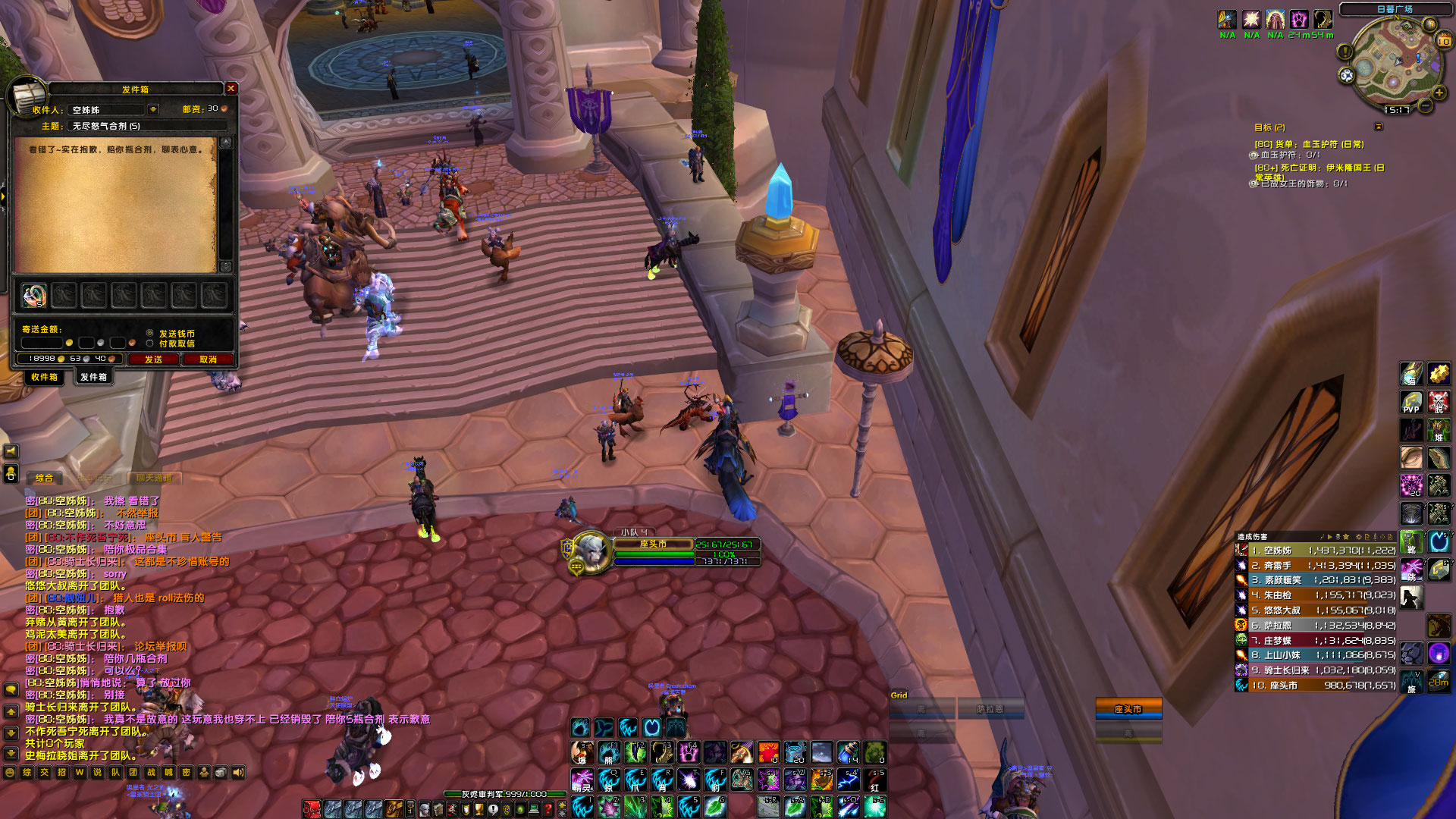The width and height of the screenshot is (1456, 819).
Task: Click the 取消 cancel button
Action: 210,359
